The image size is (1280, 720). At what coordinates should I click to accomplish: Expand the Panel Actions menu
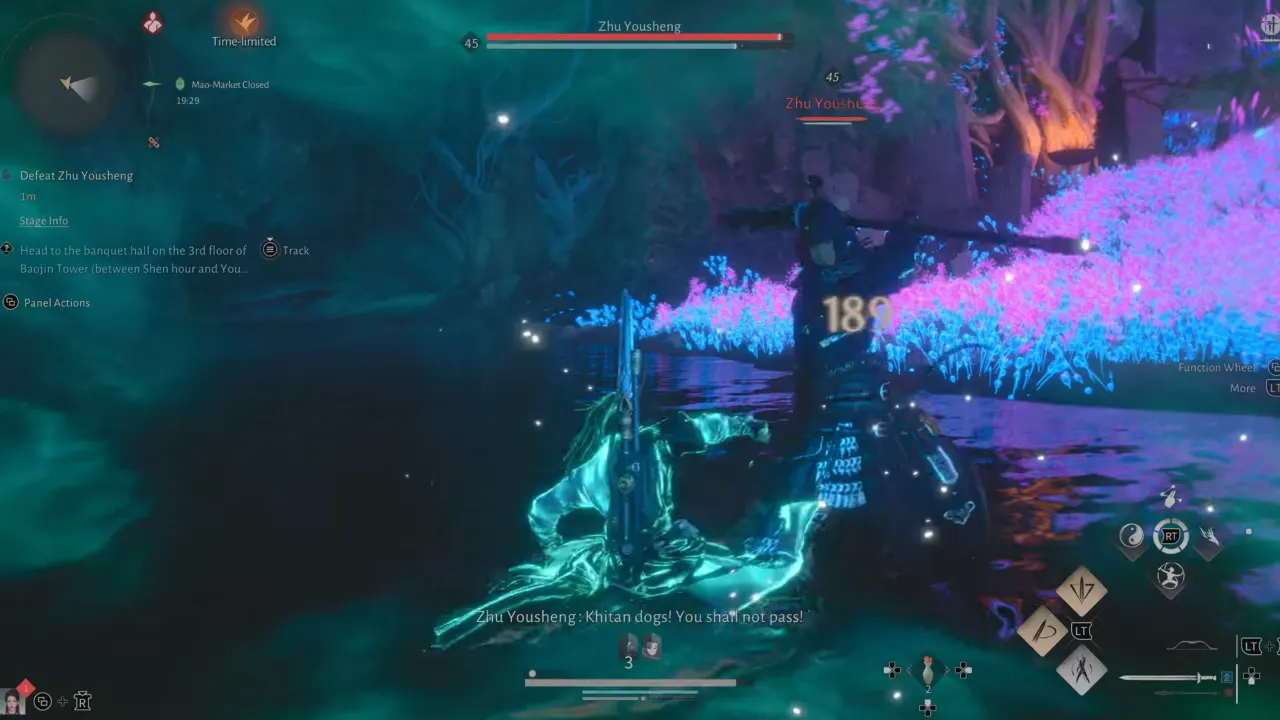pos(57,303)
